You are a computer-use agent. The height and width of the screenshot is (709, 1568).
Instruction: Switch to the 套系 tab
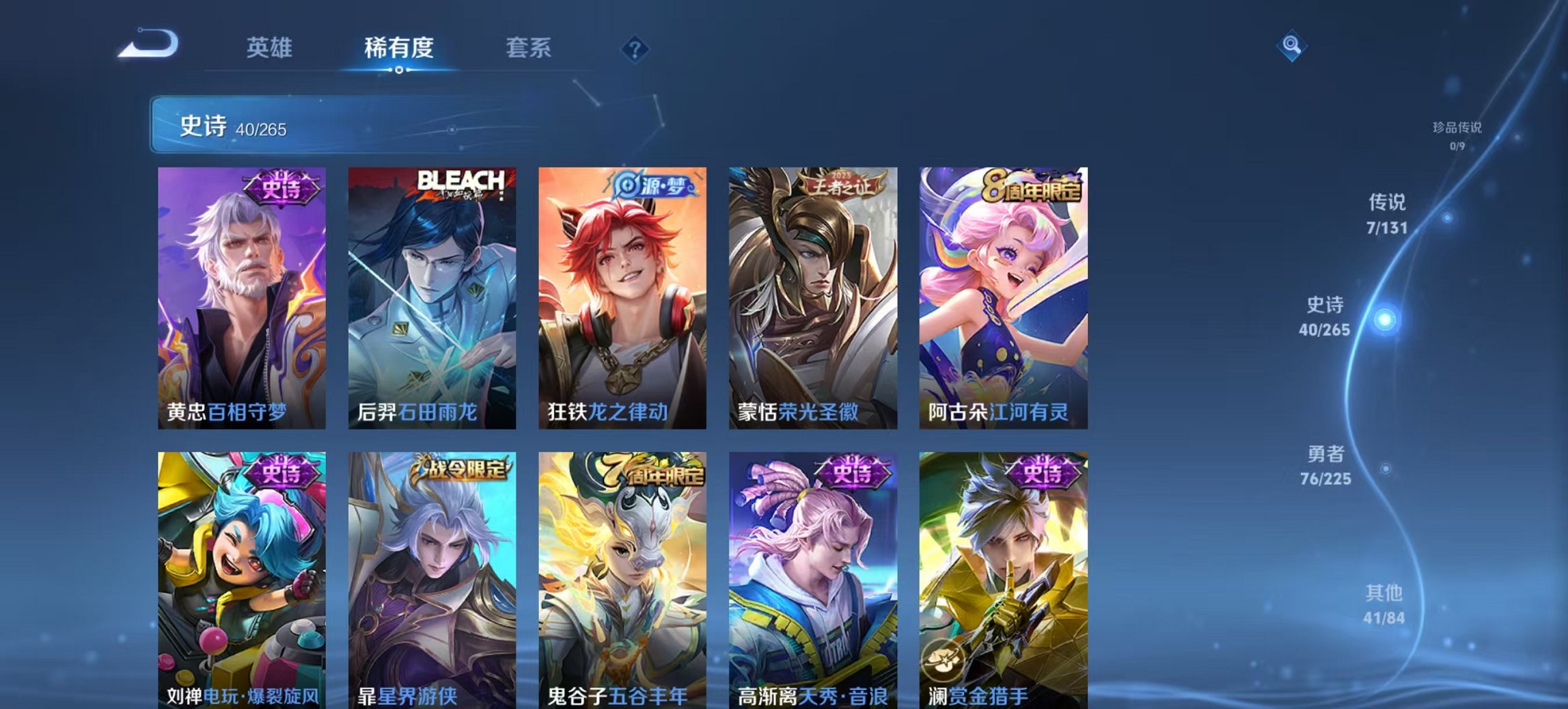pyautogui.click(x=529, y=48)
